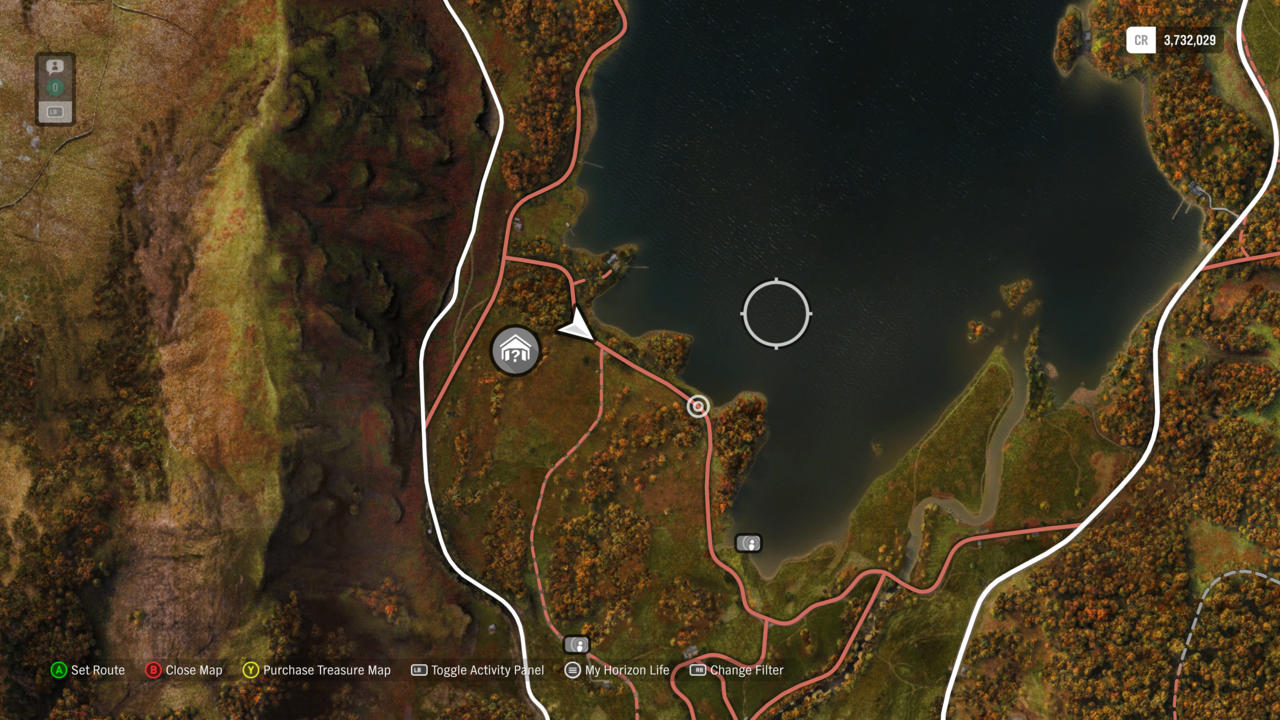Open the collapsed activity panel widget
The height and width of the screenshot is (720, 1280).
pos(55,89)
